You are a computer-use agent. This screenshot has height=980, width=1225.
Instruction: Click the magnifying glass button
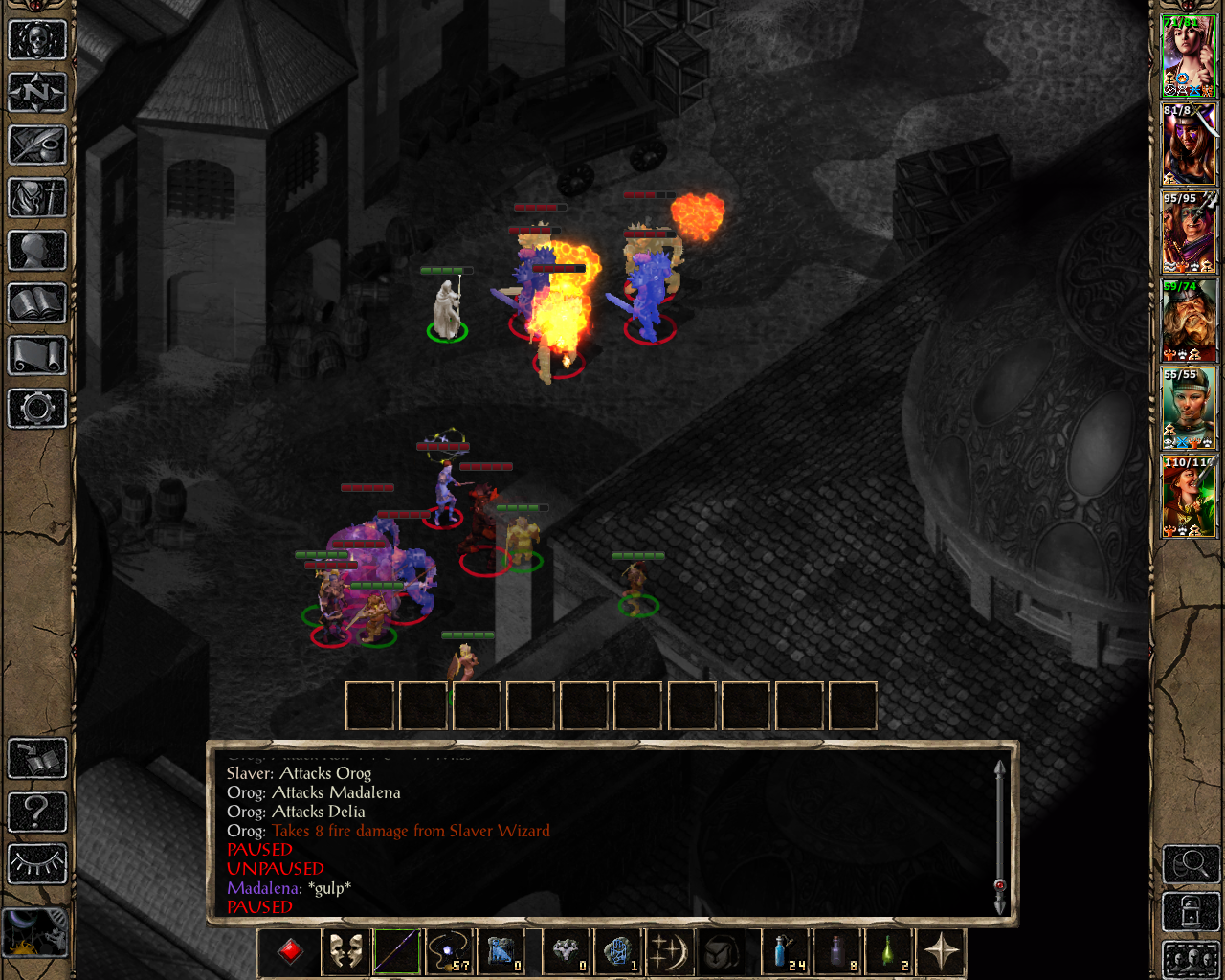[x=1191, y=864]
